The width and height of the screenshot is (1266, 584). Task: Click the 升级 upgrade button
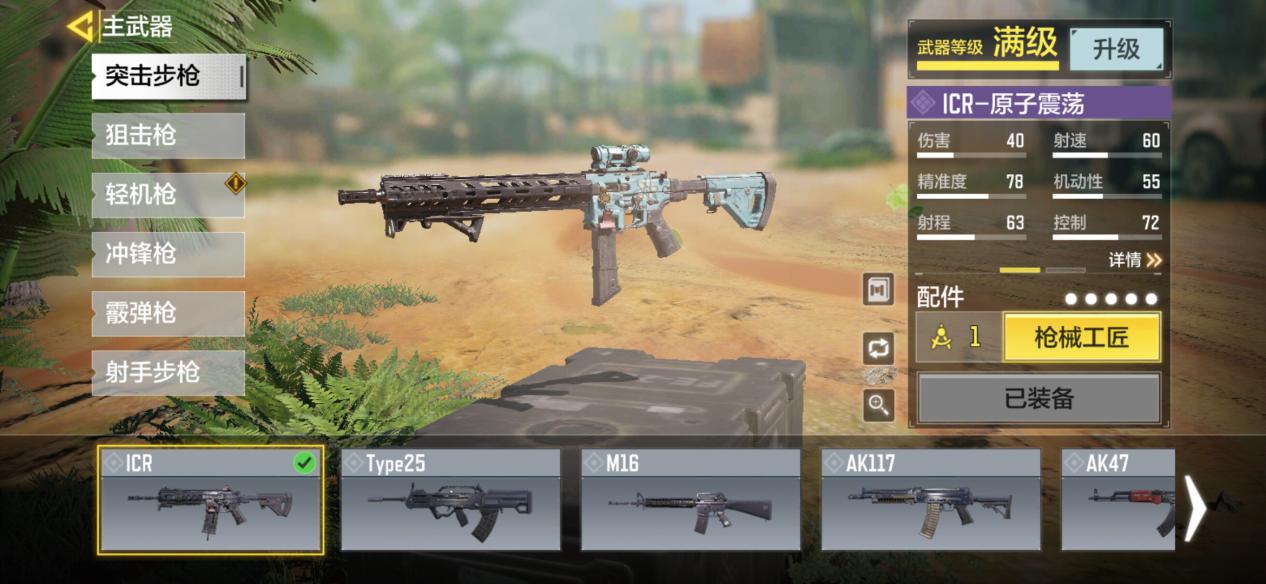click(x=1116, y=49)
